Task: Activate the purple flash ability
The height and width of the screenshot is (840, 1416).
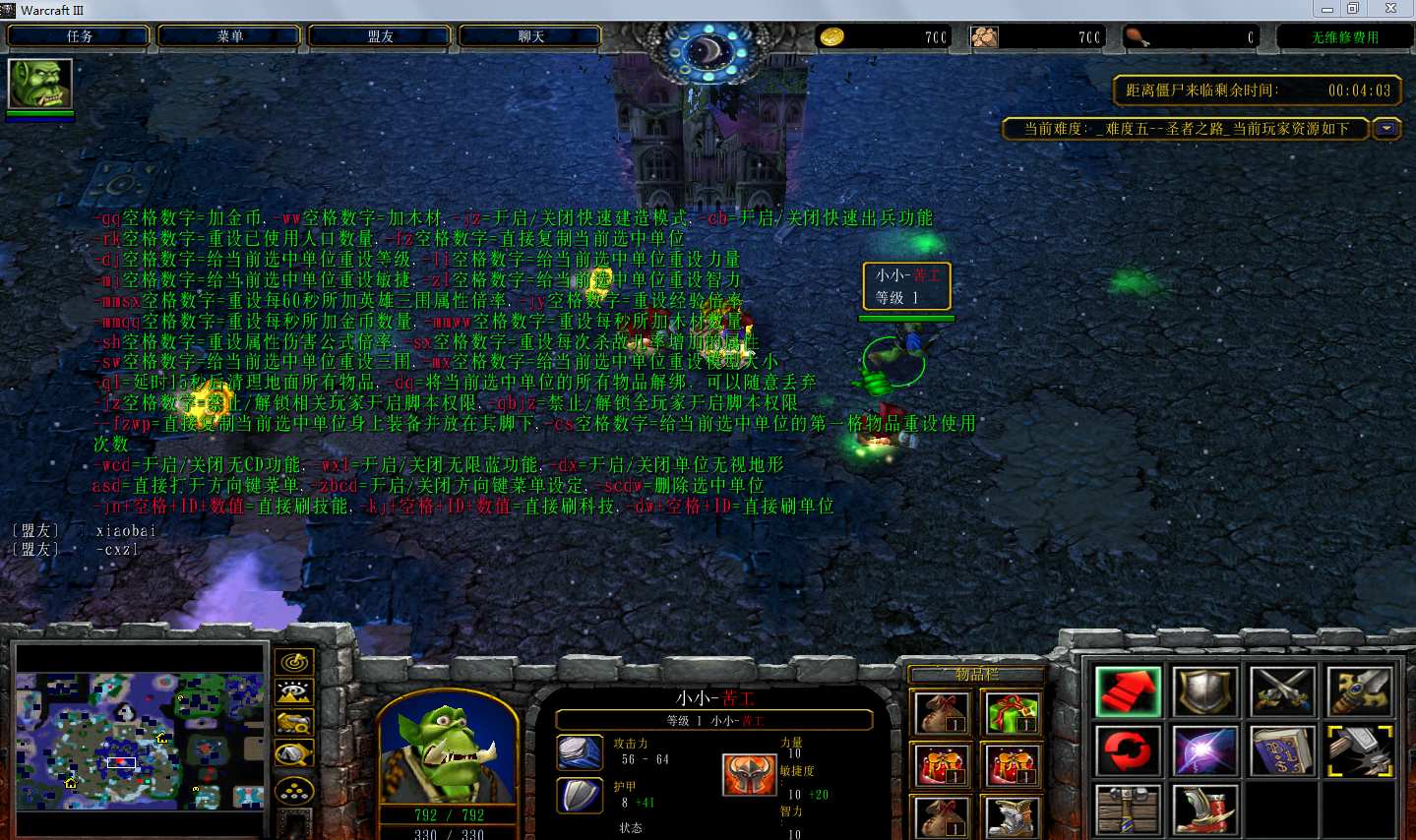Action: pos(1204,752)
